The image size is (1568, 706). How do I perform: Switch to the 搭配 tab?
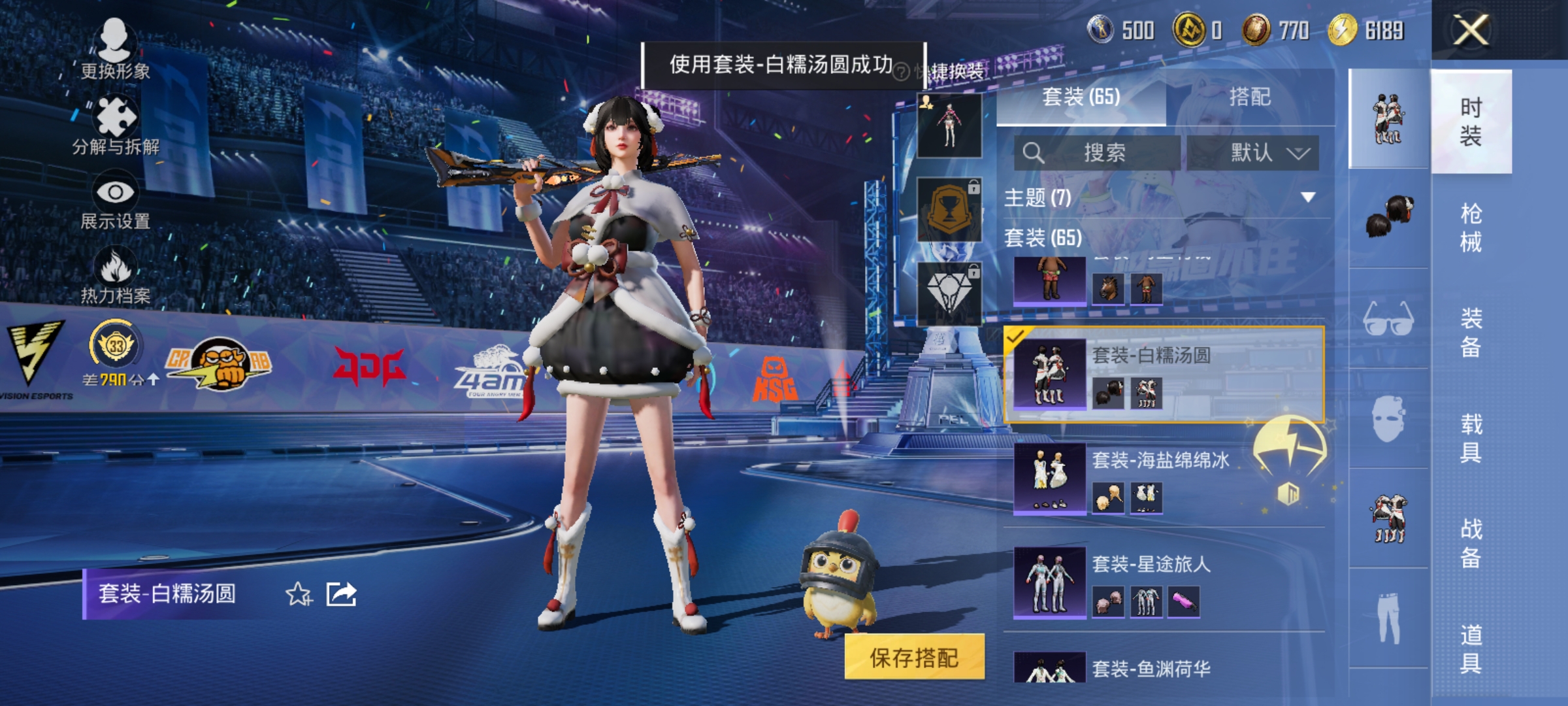[1252, 97]
